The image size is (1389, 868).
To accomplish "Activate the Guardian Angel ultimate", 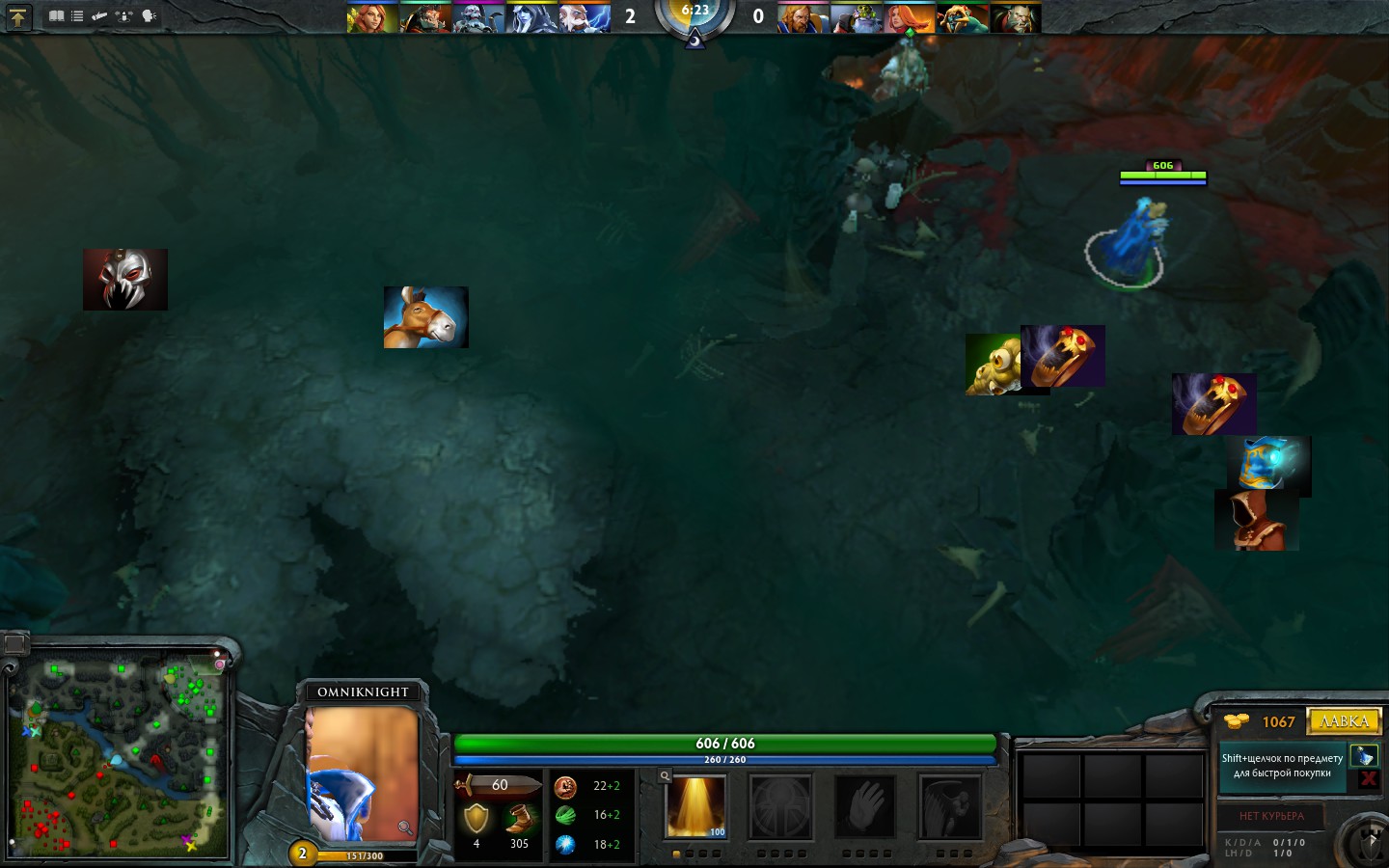I will 949,806.
